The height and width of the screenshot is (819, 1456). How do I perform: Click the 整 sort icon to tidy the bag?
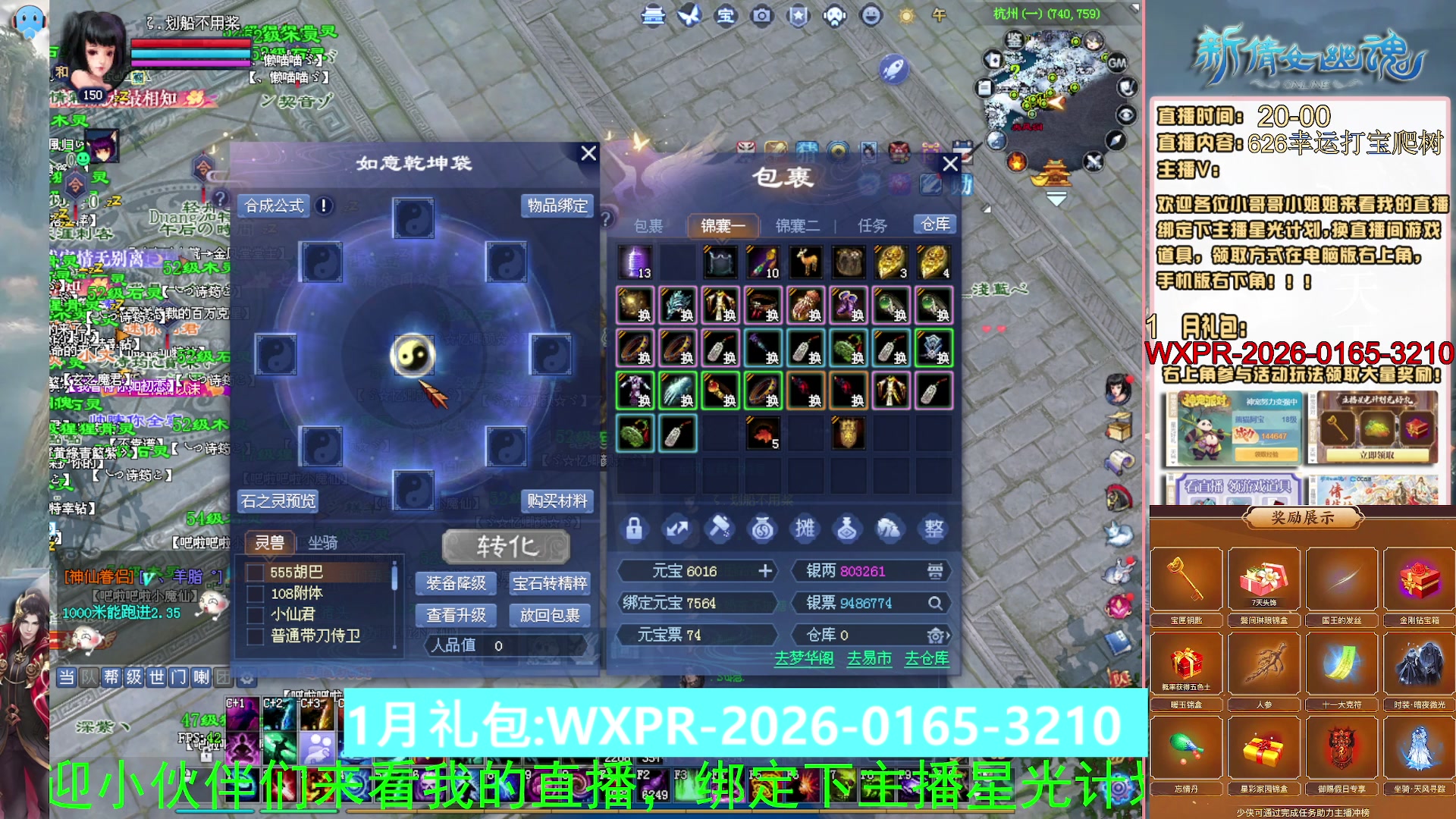pyautogui.click(x=933, y=529)
